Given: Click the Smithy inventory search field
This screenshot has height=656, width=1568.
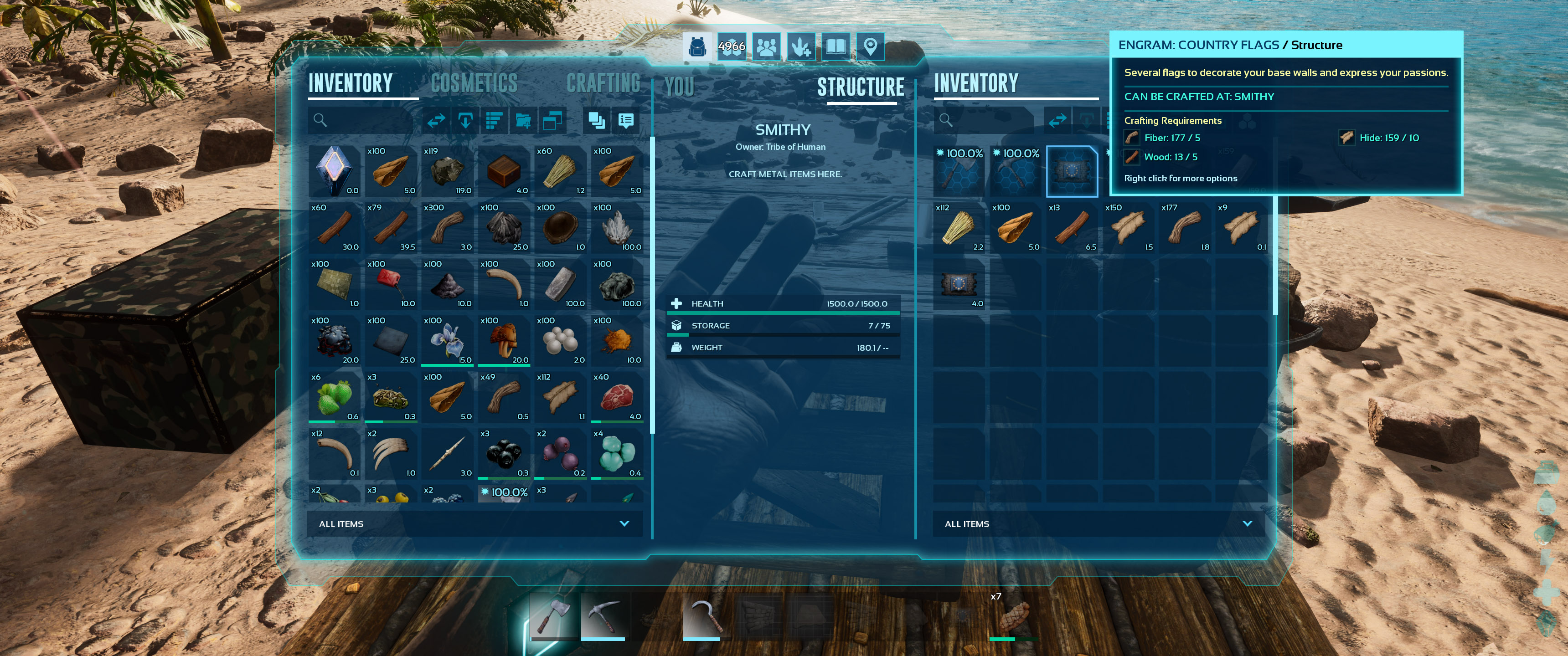Looking at the screenshot, I should (974, 120).
